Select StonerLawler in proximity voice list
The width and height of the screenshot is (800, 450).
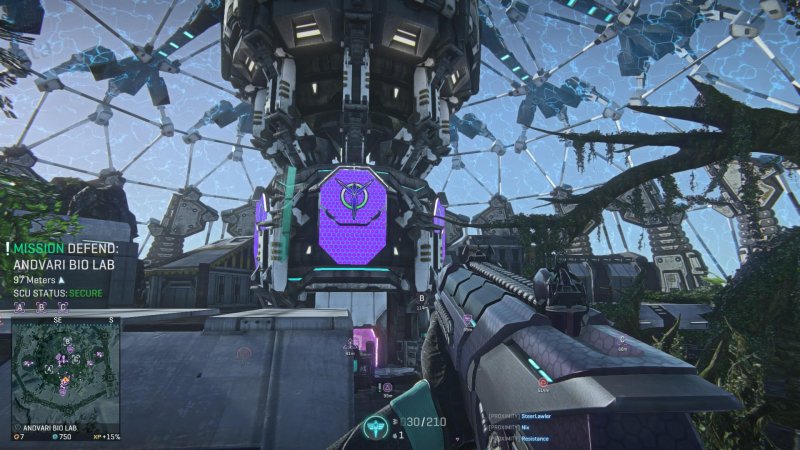coord(536,415)
